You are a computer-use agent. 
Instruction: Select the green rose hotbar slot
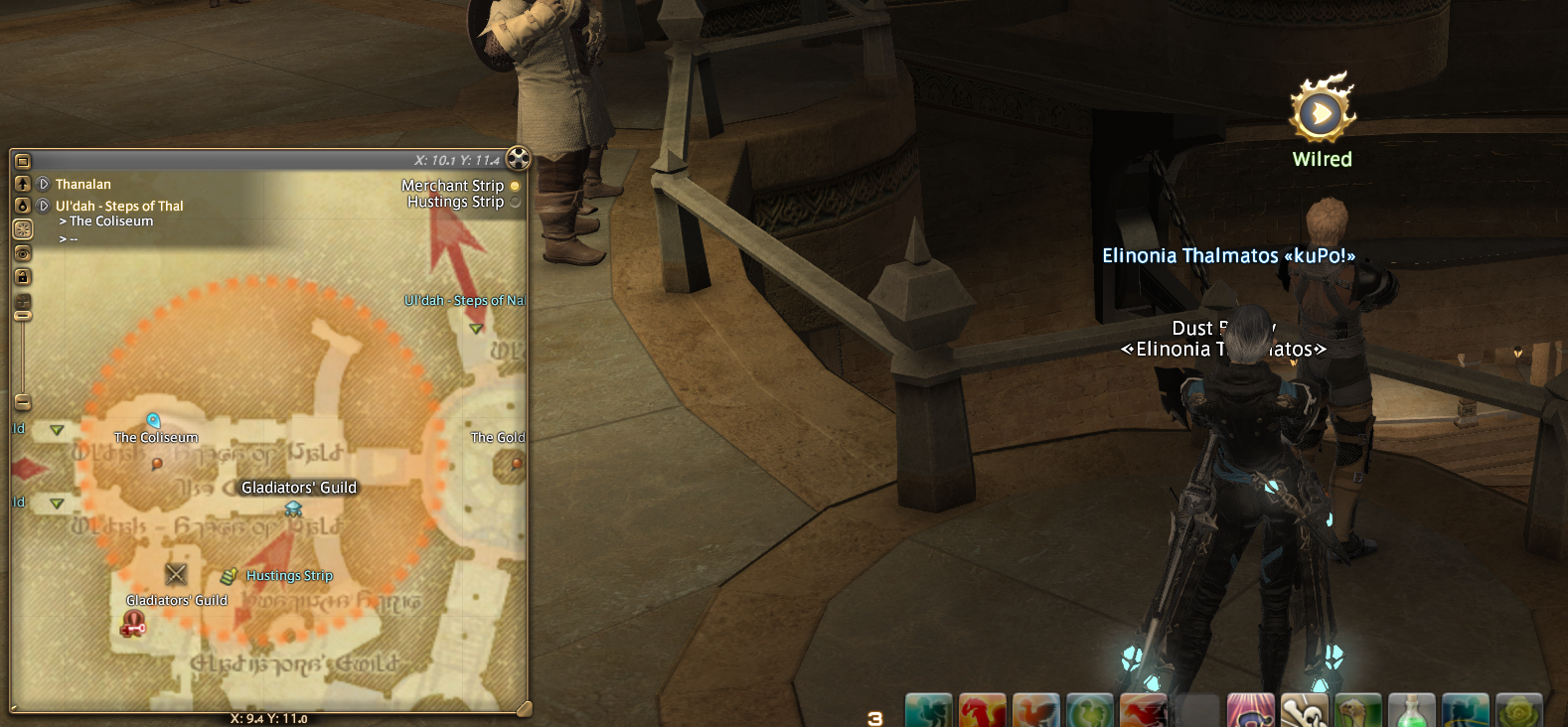(x=1518, y=711)
